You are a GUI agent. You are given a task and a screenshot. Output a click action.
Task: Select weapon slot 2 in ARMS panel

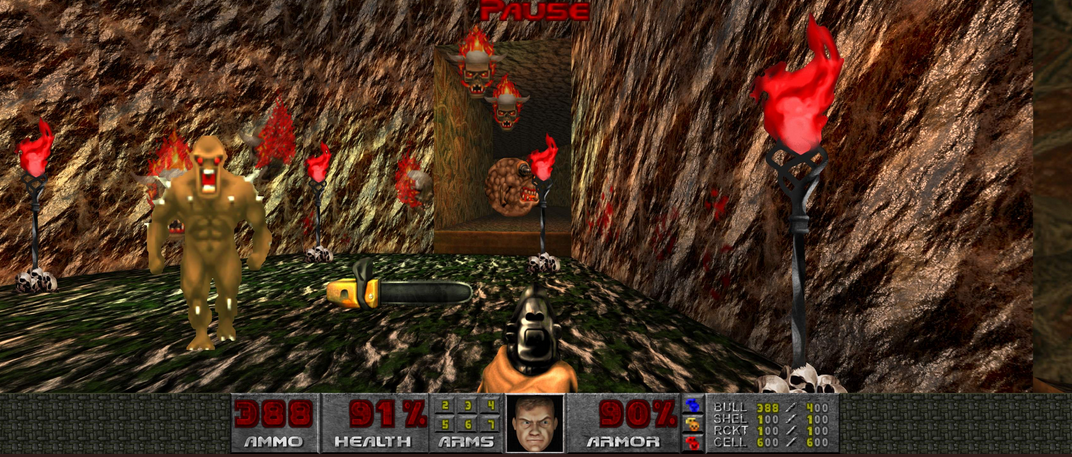coord(446,406)
